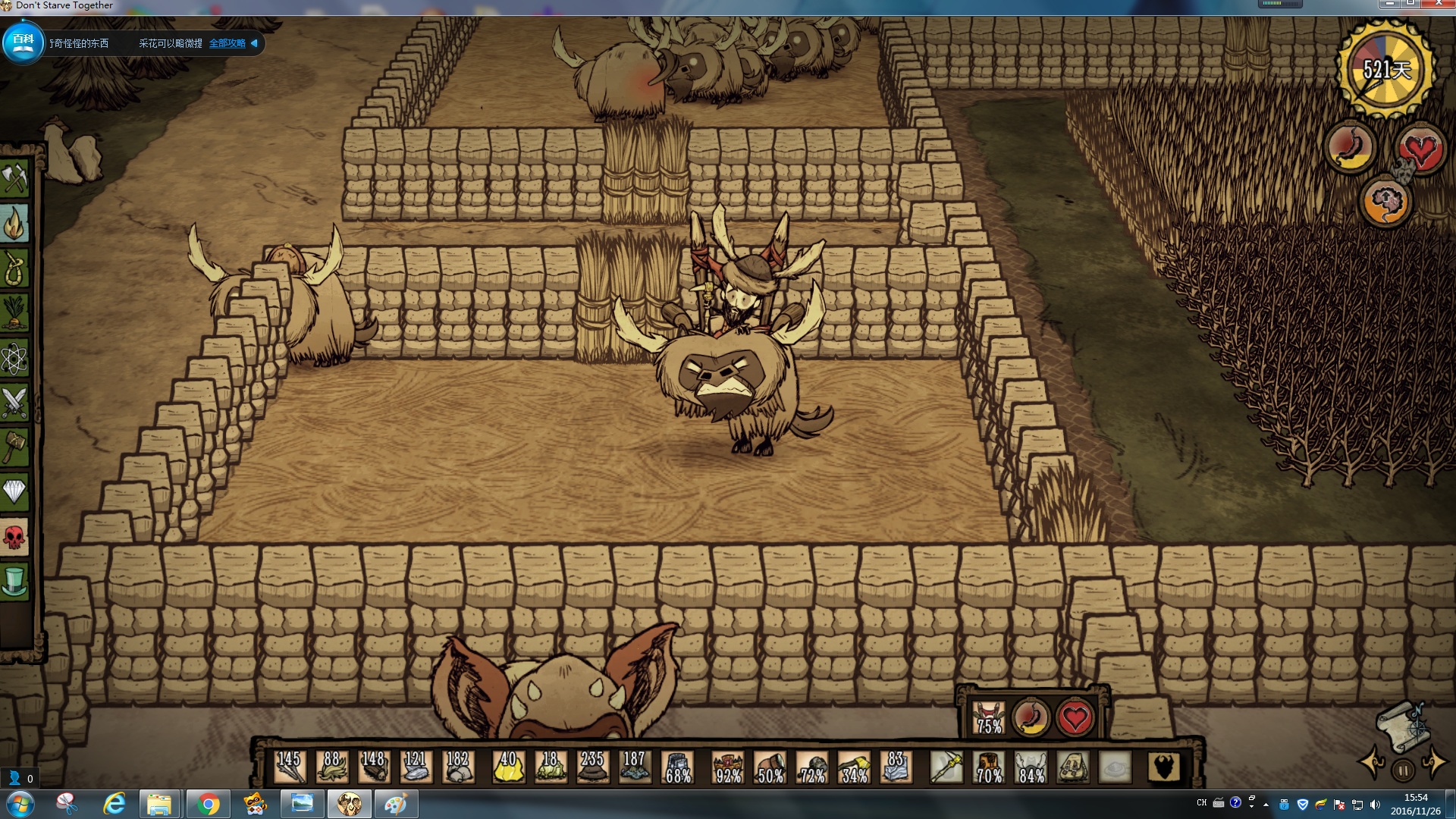Image resolution: width=1456 pixels, height=819 pixels.
Task: Open the map scroll
Action: click(1401, 728)
